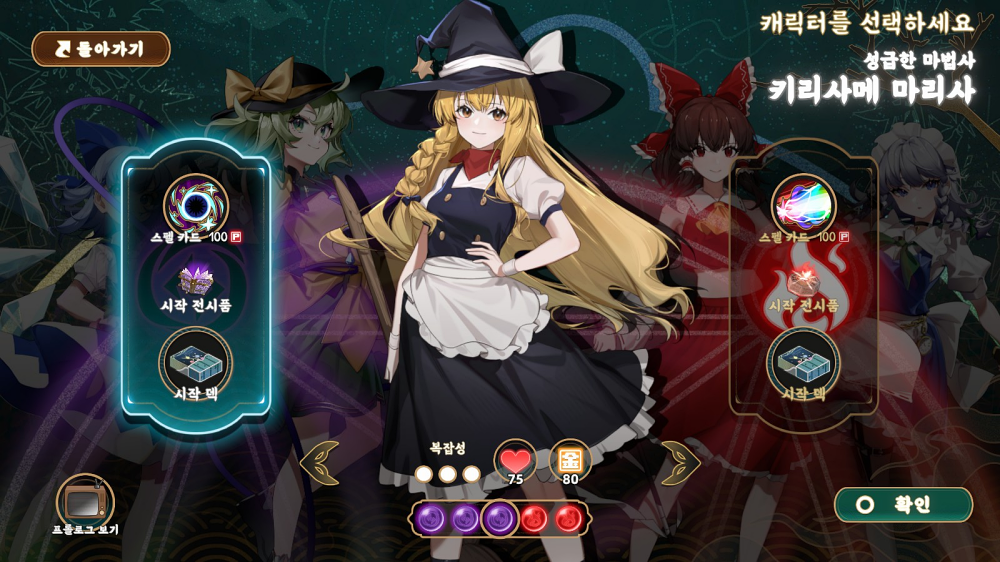Switch to the next character with the right arrow
This screenshot has width=1000, height=562.
[x=680, y=461]
